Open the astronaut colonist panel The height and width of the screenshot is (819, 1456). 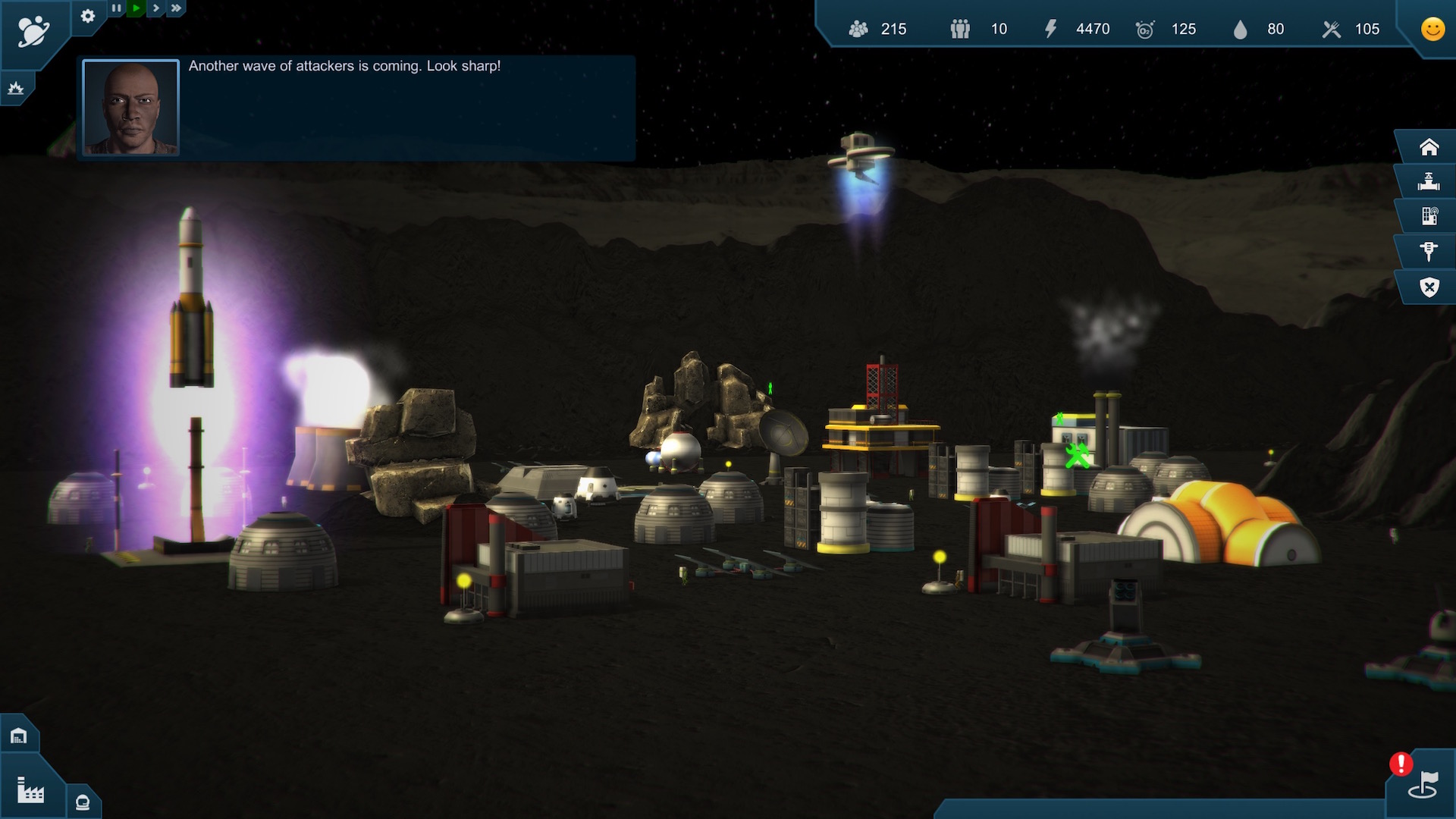[x=82, y=801]
